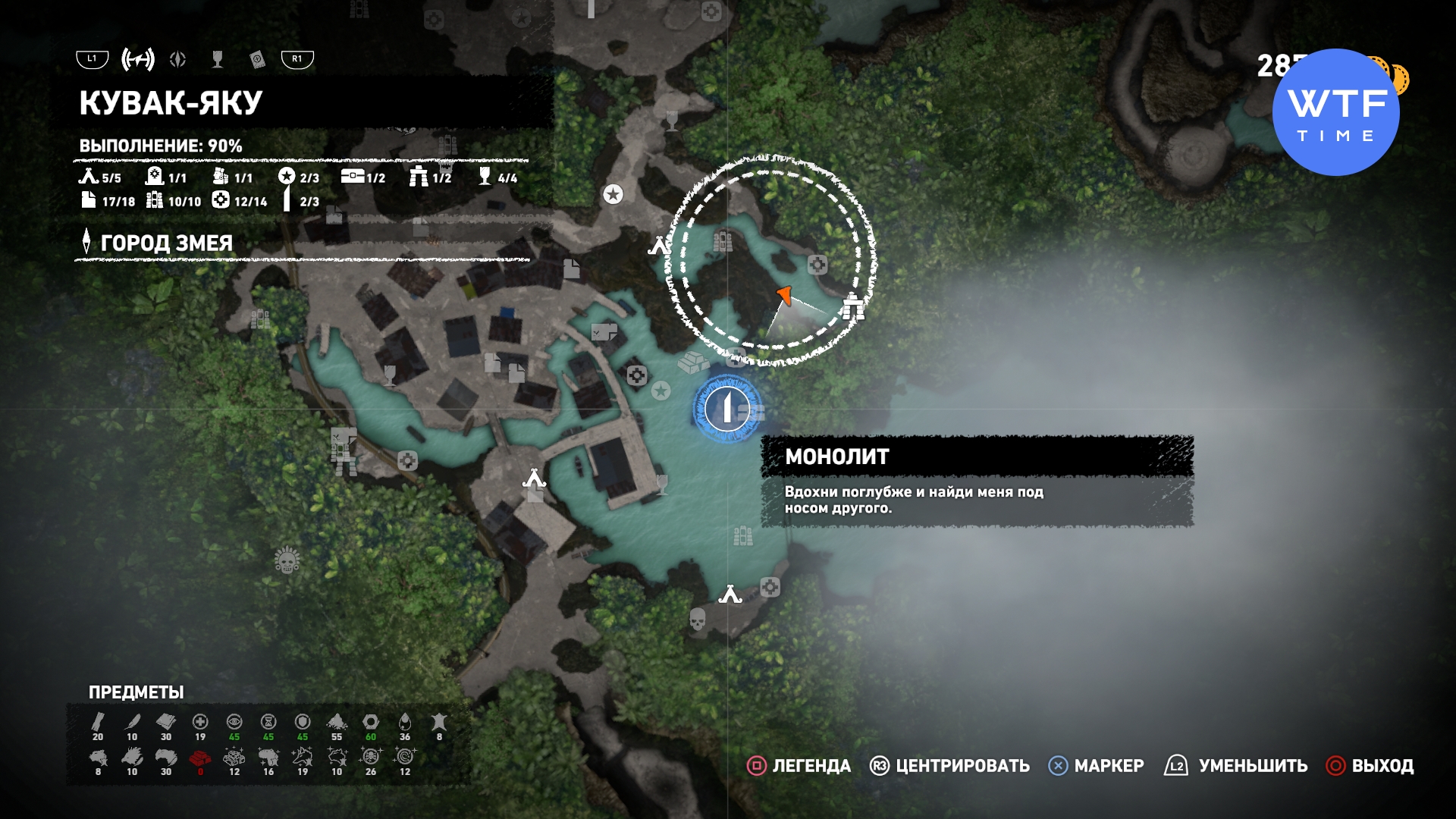Select the treasure chest marker on the docks
The height and width of the screenshot is (819, 1456).
click(x=604, y=331)
